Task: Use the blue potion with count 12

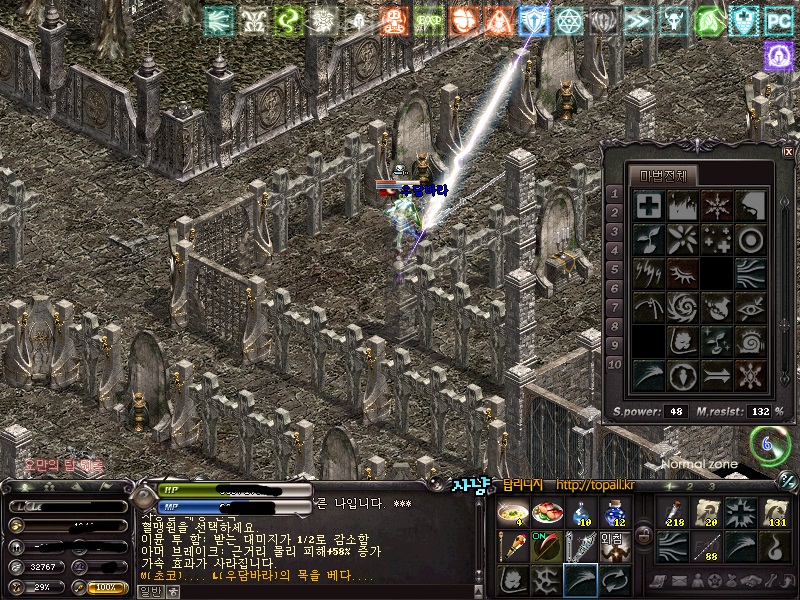Action: [616, 512]
